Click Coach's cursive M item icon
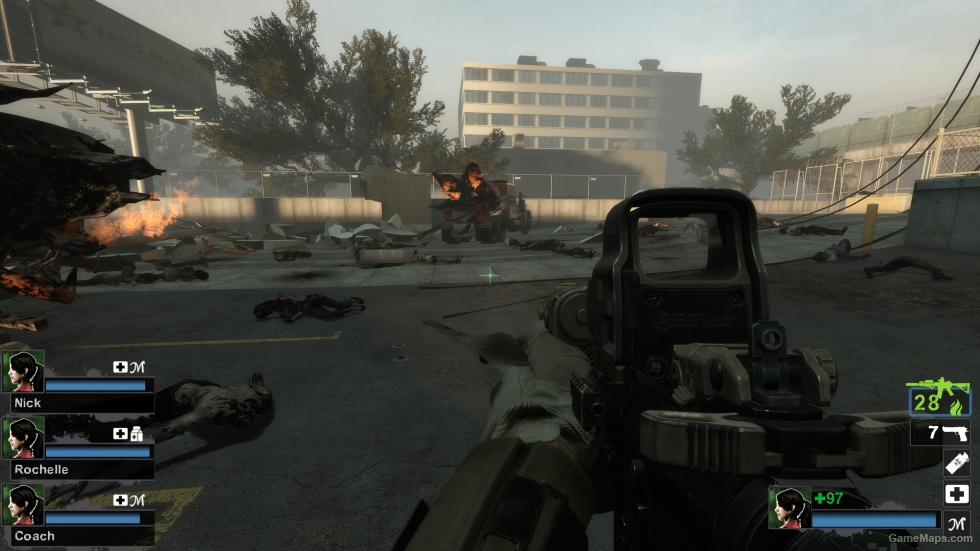This screenshot has width=980, height=551. click(137, 500)
